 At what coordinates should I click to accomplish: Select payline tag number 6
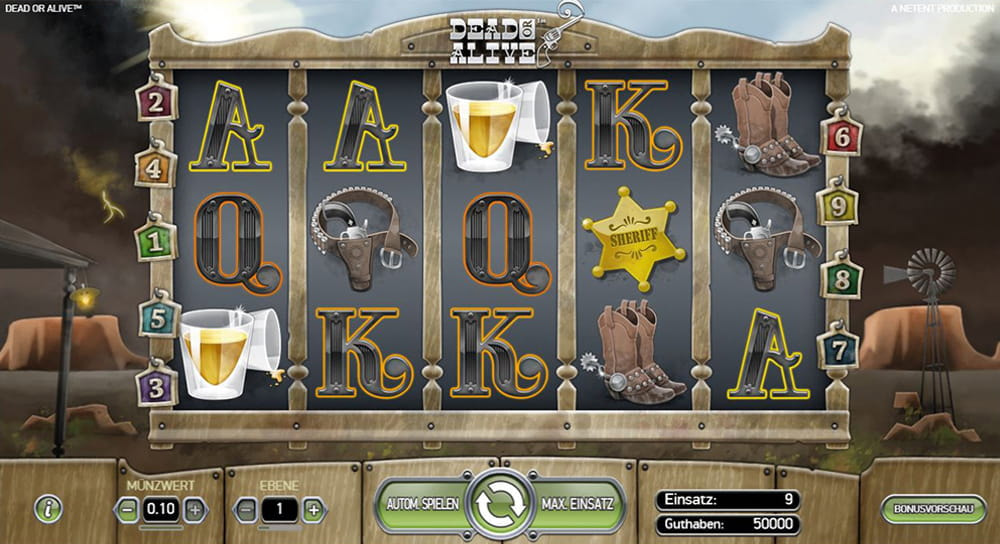click(x=841, y=135)
